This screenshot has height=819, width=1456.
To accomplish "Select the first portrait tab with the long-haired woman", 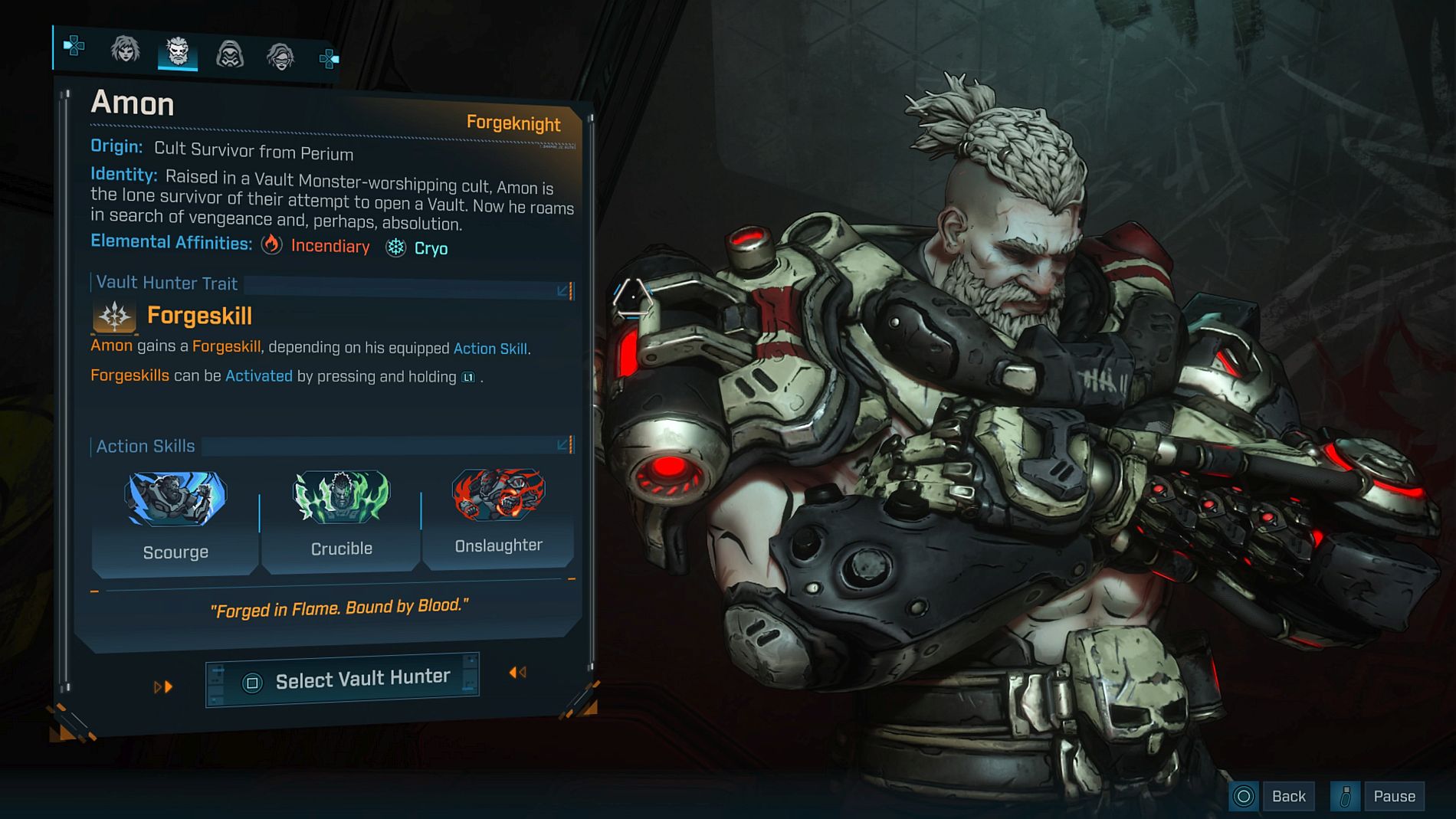I will 125,50.
